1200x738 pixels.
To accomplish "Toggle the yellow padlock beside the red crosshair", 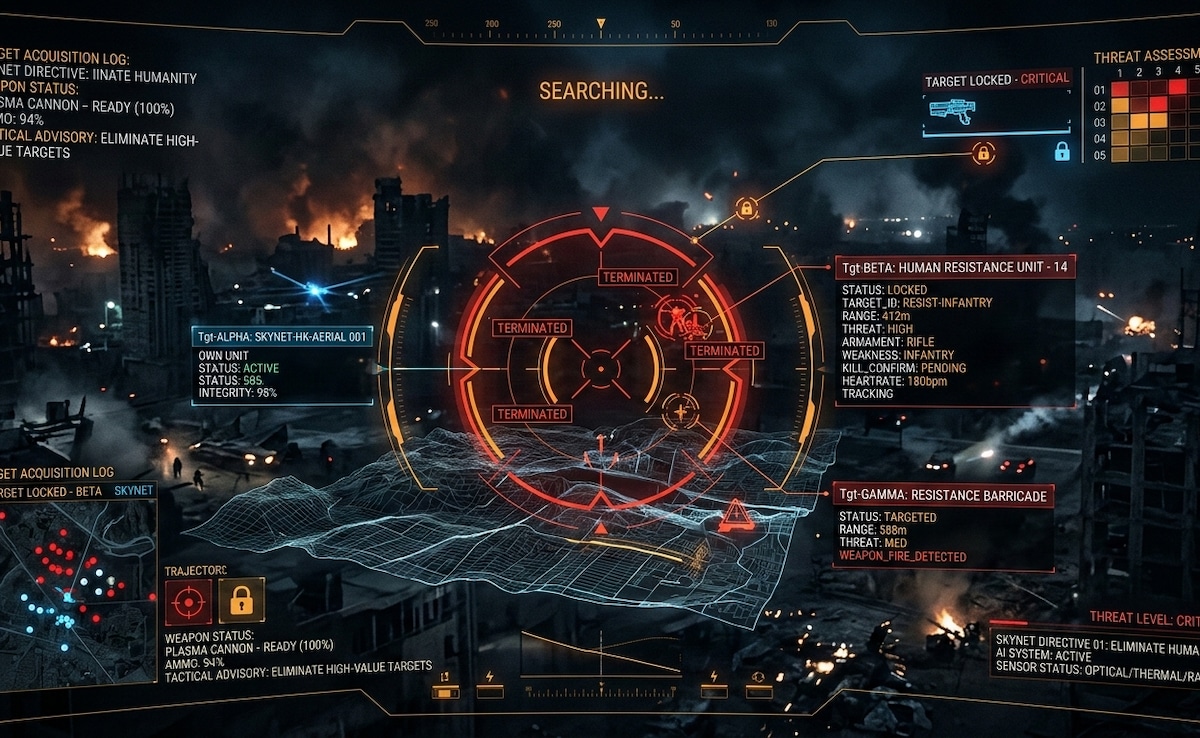I will (x=241, y=600).
